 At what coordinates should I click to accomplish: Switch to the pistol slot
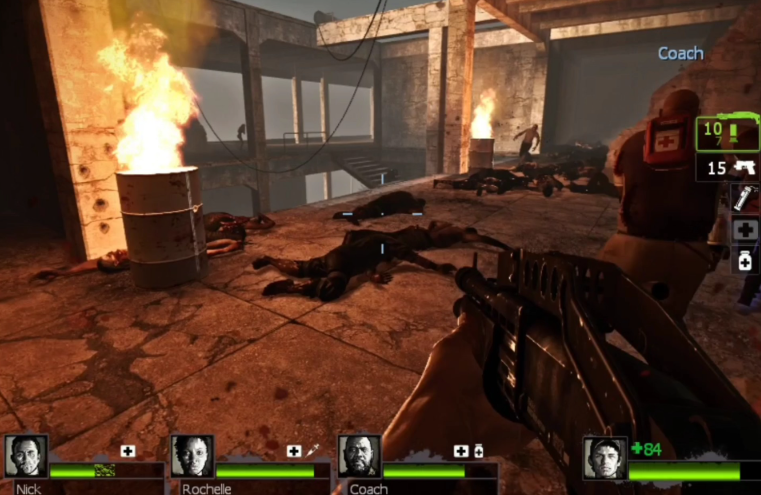[x=729, y=167]
